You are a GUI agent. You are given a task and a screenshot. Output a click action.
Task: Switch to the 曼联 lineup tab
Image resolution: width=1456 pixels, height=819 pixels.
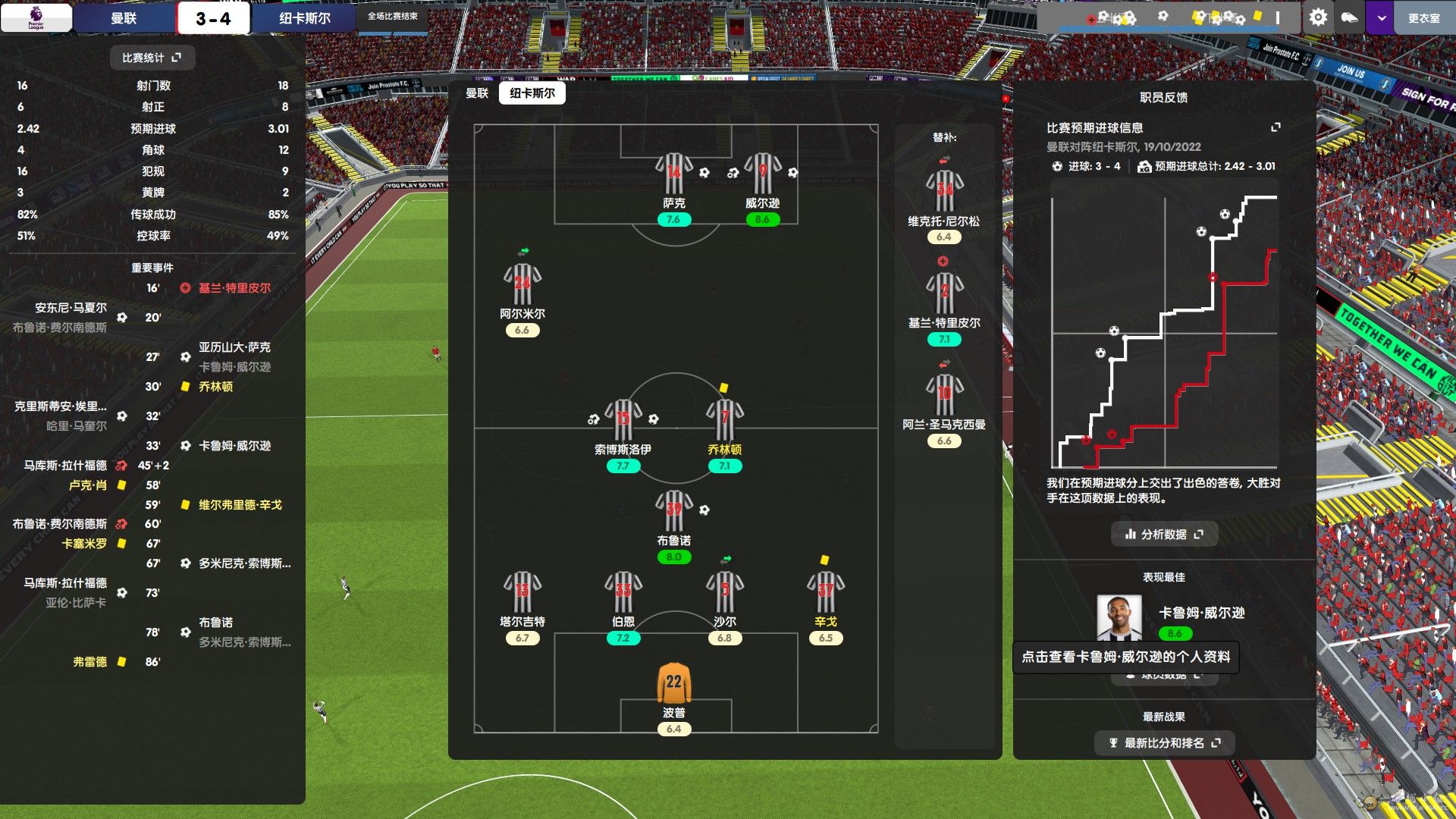tap(477, 93)
